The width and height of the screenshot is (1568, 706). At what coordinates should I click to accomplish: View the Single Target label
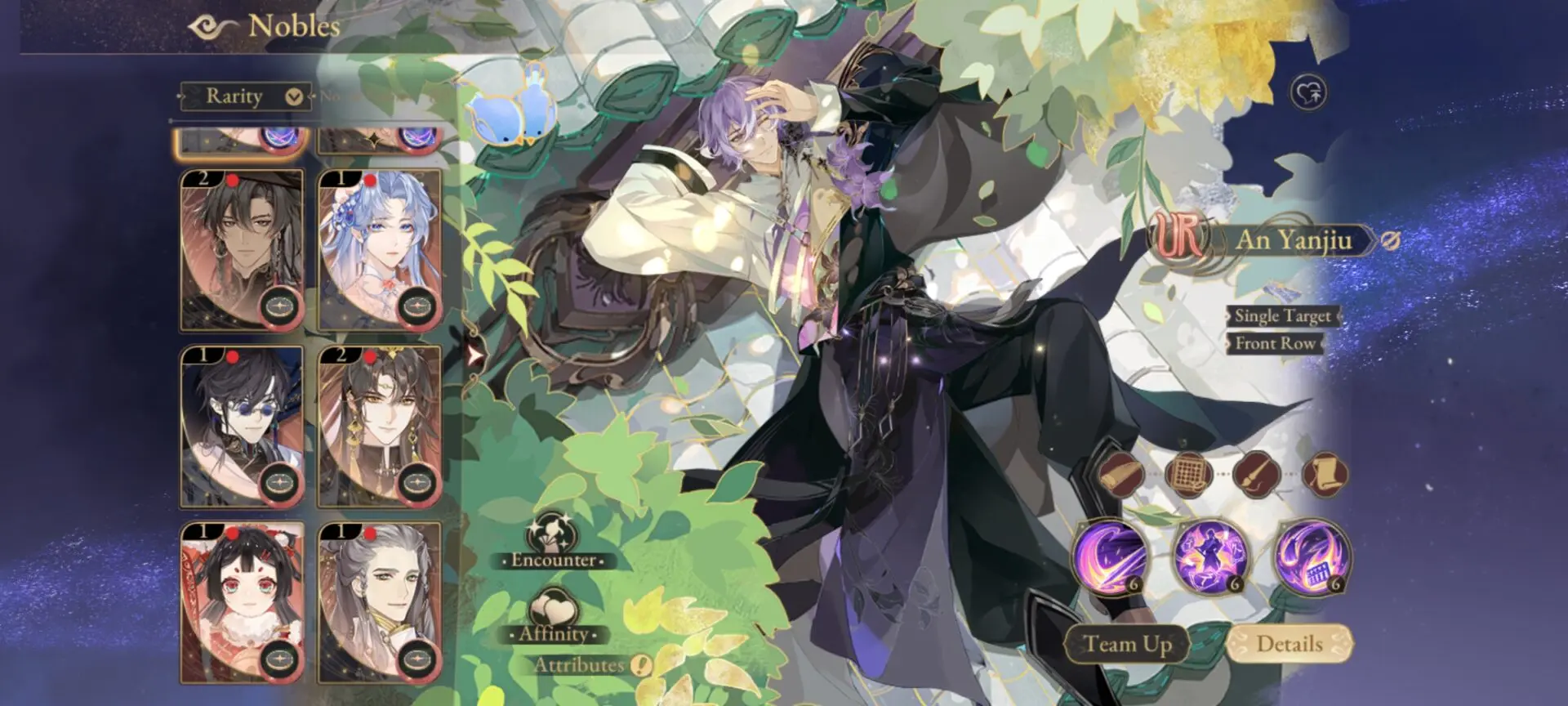click(1284, 315)
